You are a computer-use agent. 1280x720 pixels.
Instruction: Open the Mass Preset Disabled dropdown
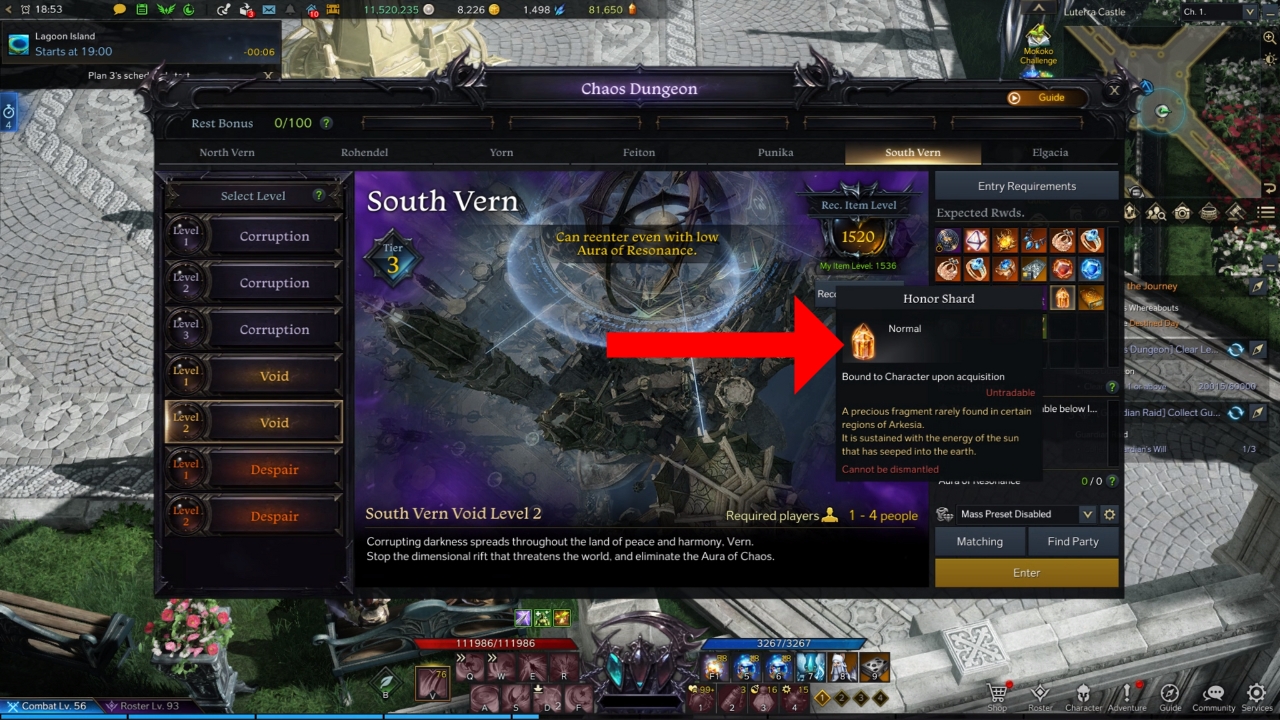click(x=1020, y=514)
